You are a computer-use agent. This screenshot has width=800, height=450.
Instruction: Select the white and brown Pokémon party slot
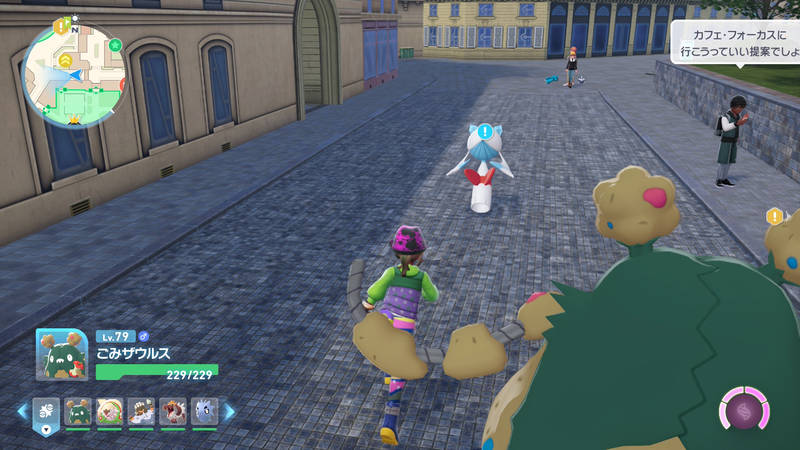(141, 411)
